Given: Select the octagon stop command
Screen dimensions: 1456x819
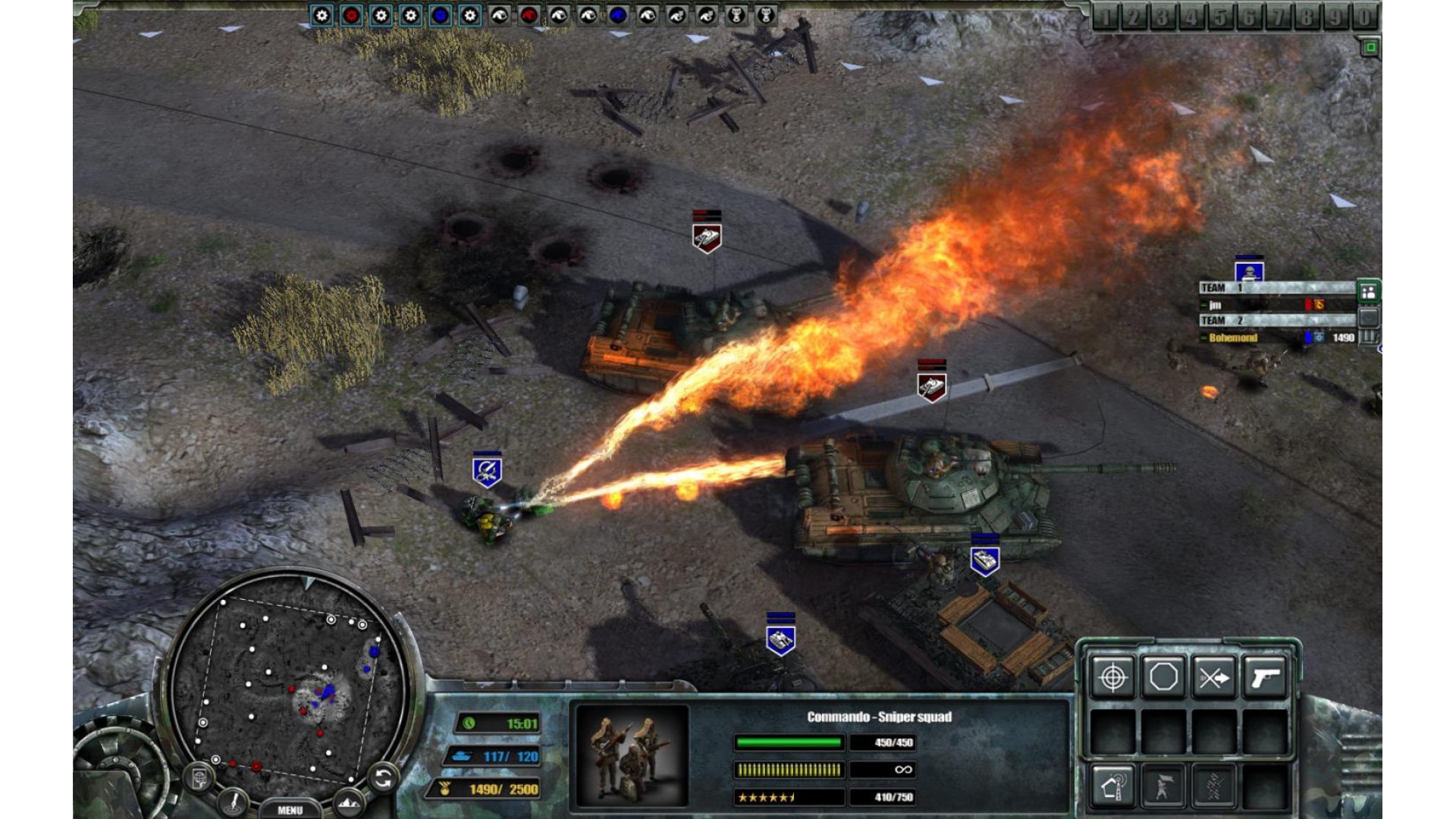Looking at the screenshot, I should coord(1163,676).
